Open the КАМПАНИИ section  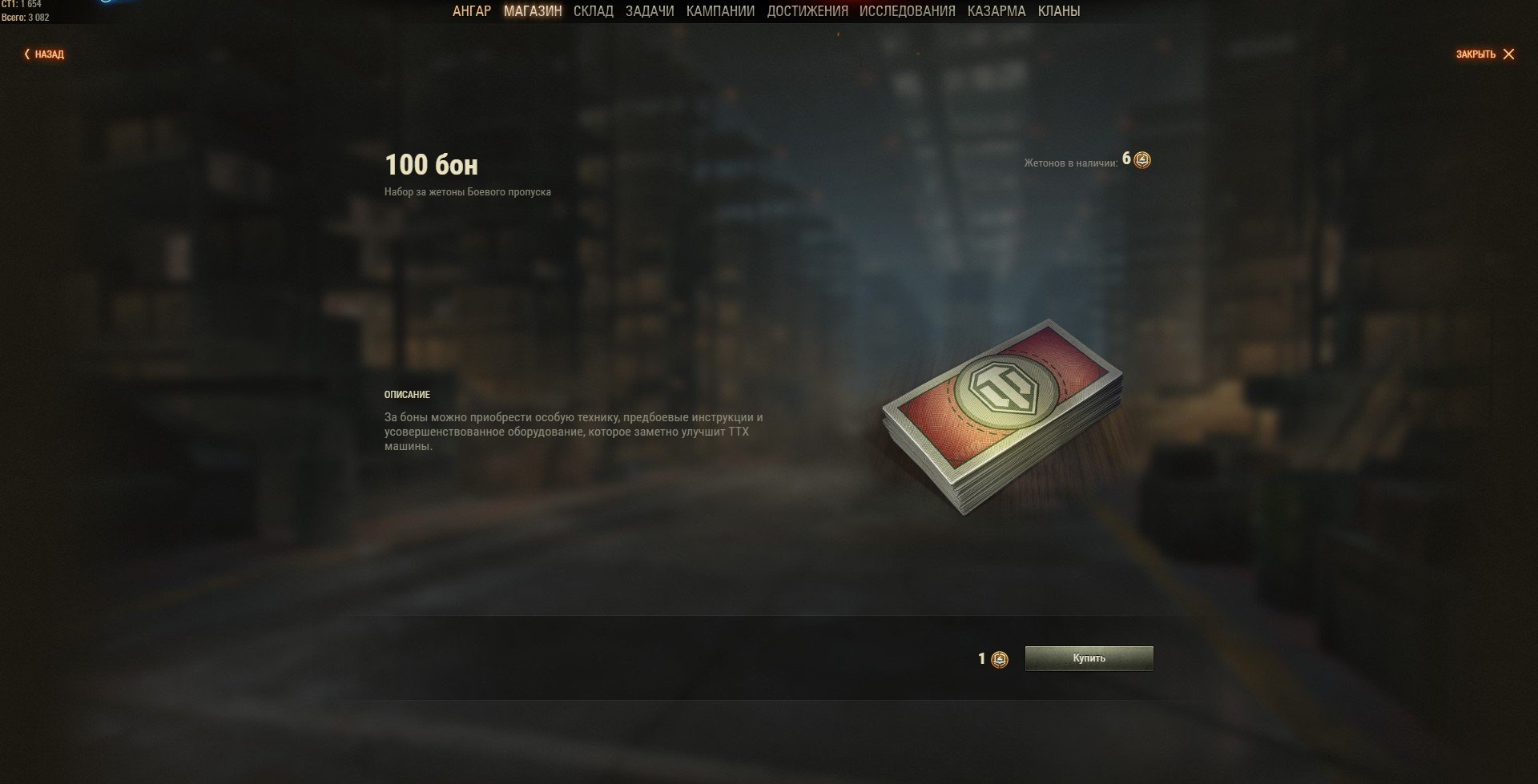point(720,11)
